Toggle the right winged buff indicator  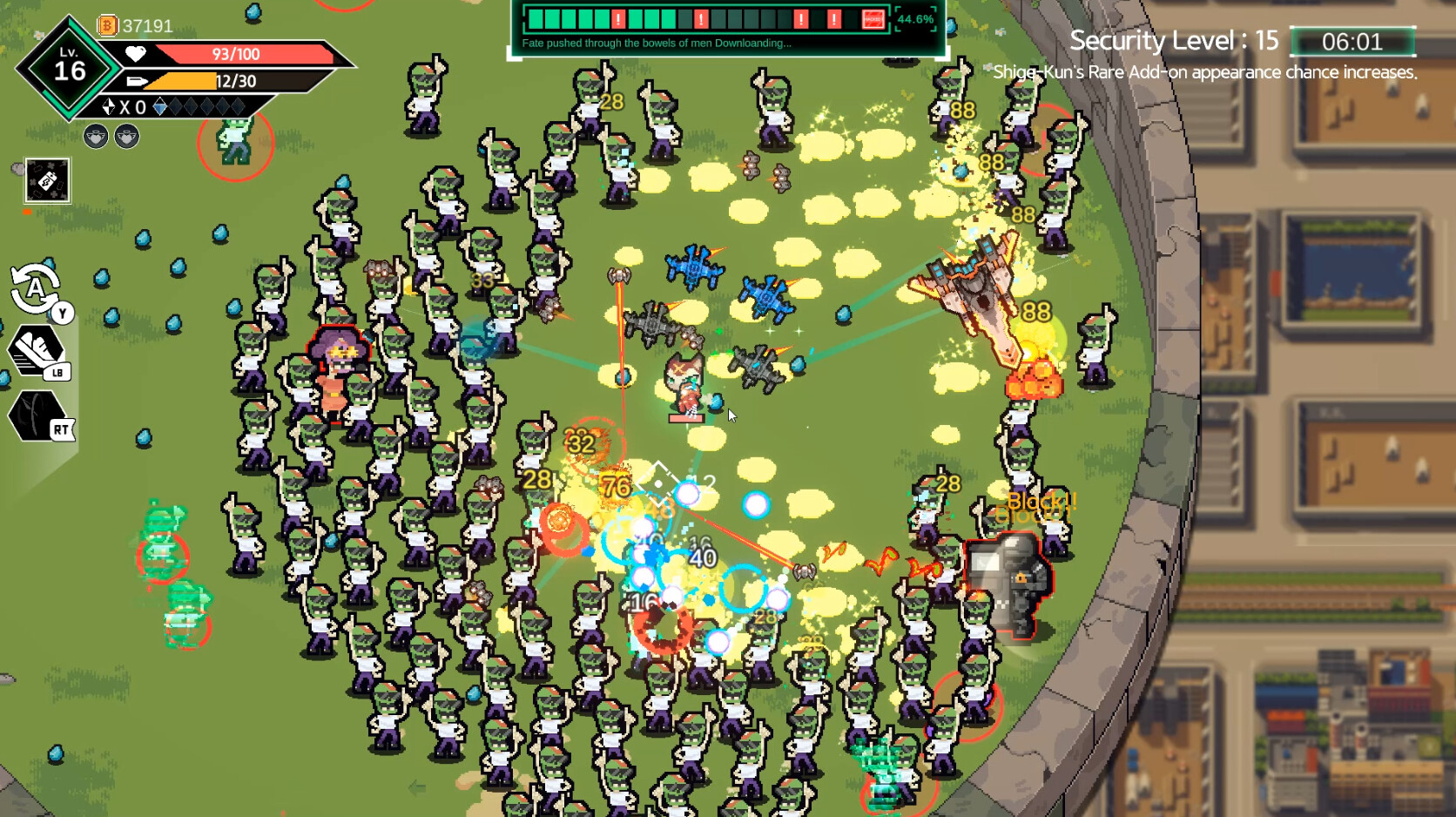[x=125, y=136]
